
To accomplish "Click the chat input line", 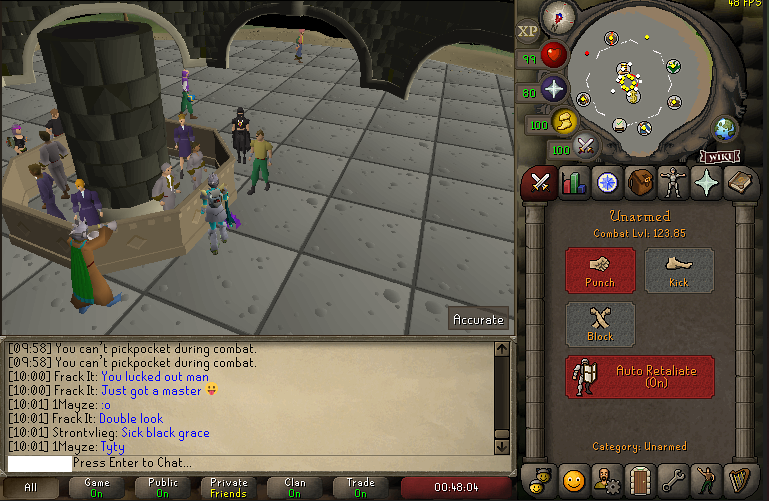I will tap(250, 464).
